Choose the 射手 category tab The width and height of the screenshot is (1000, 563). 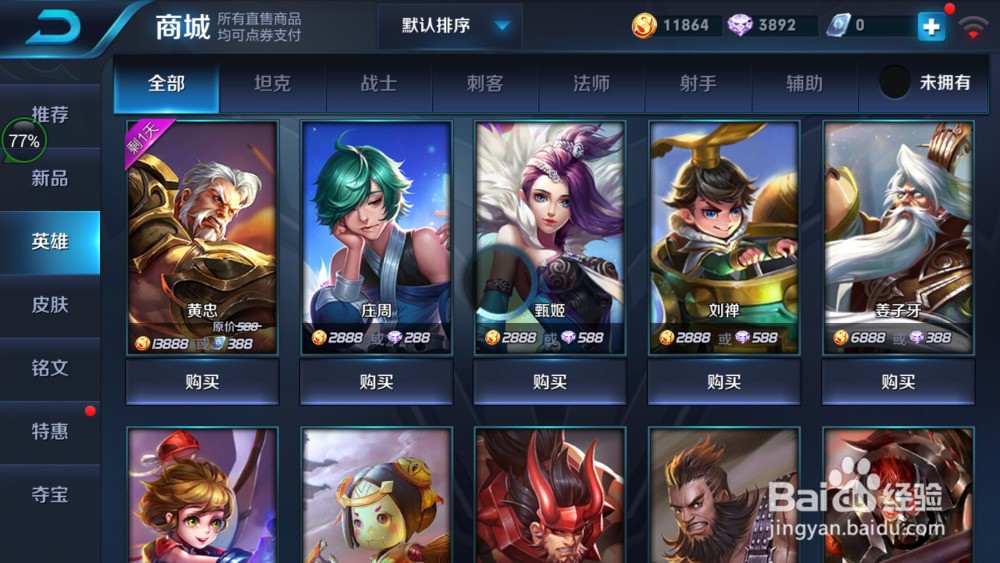point(698,84)
